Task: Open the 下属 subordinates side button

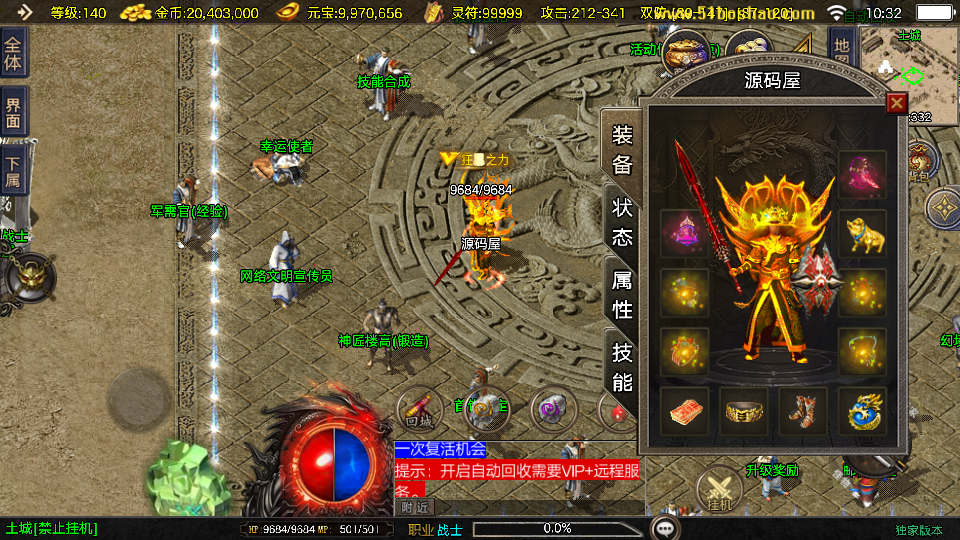Action: [13, 174]
